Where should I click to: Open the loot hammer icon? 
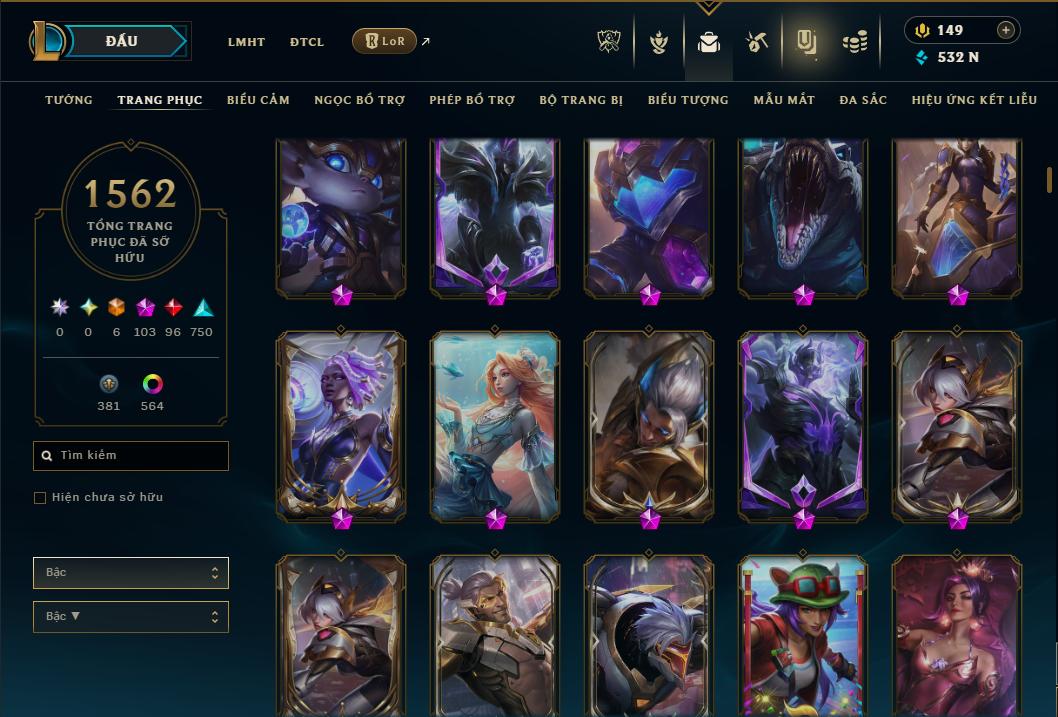pyautogui.click(x=756, y=42)
